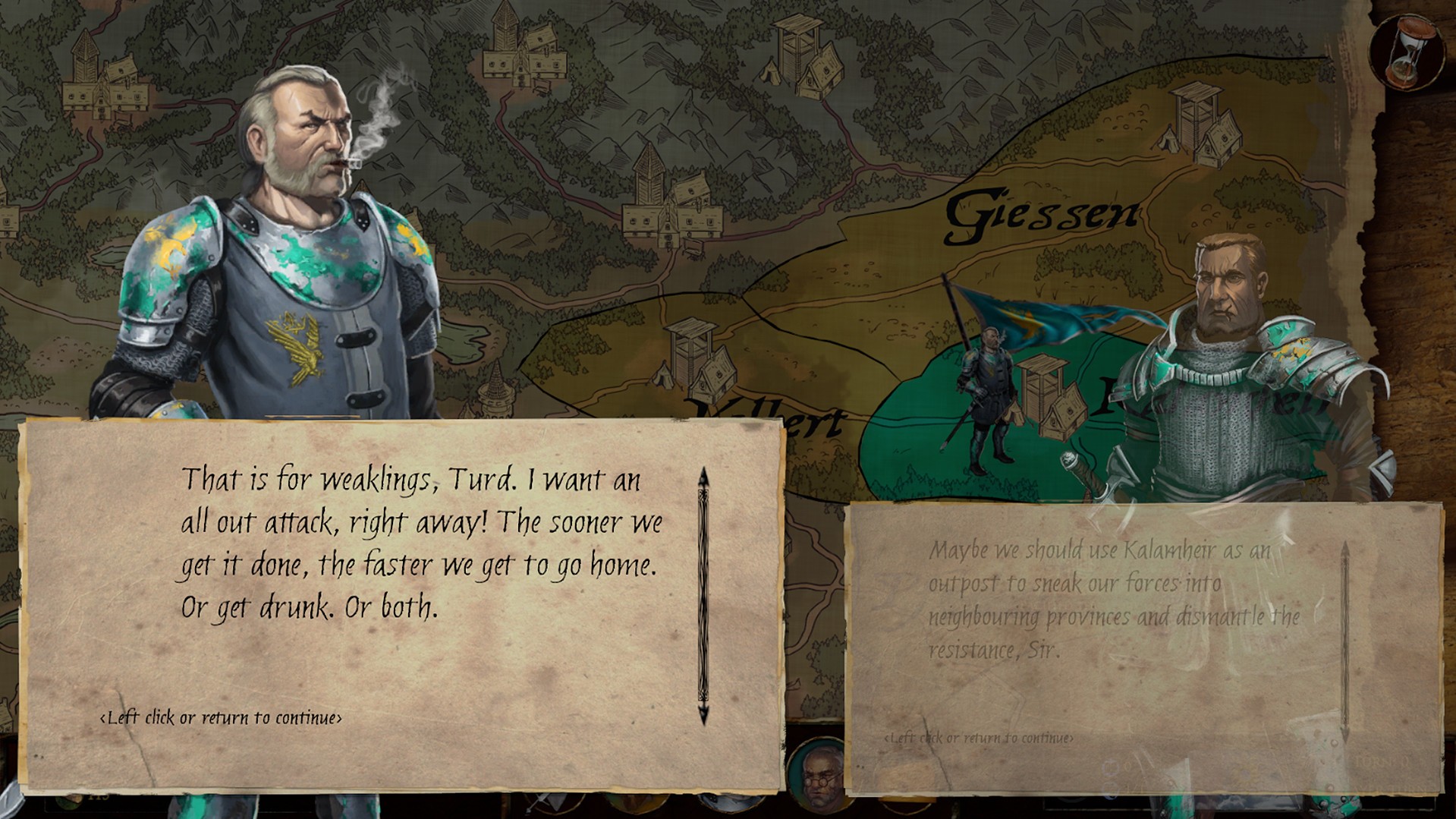Viewport: 1456px width, 819px height.
Task: Click the hourglass end-turn icon
Action: 1408,52
